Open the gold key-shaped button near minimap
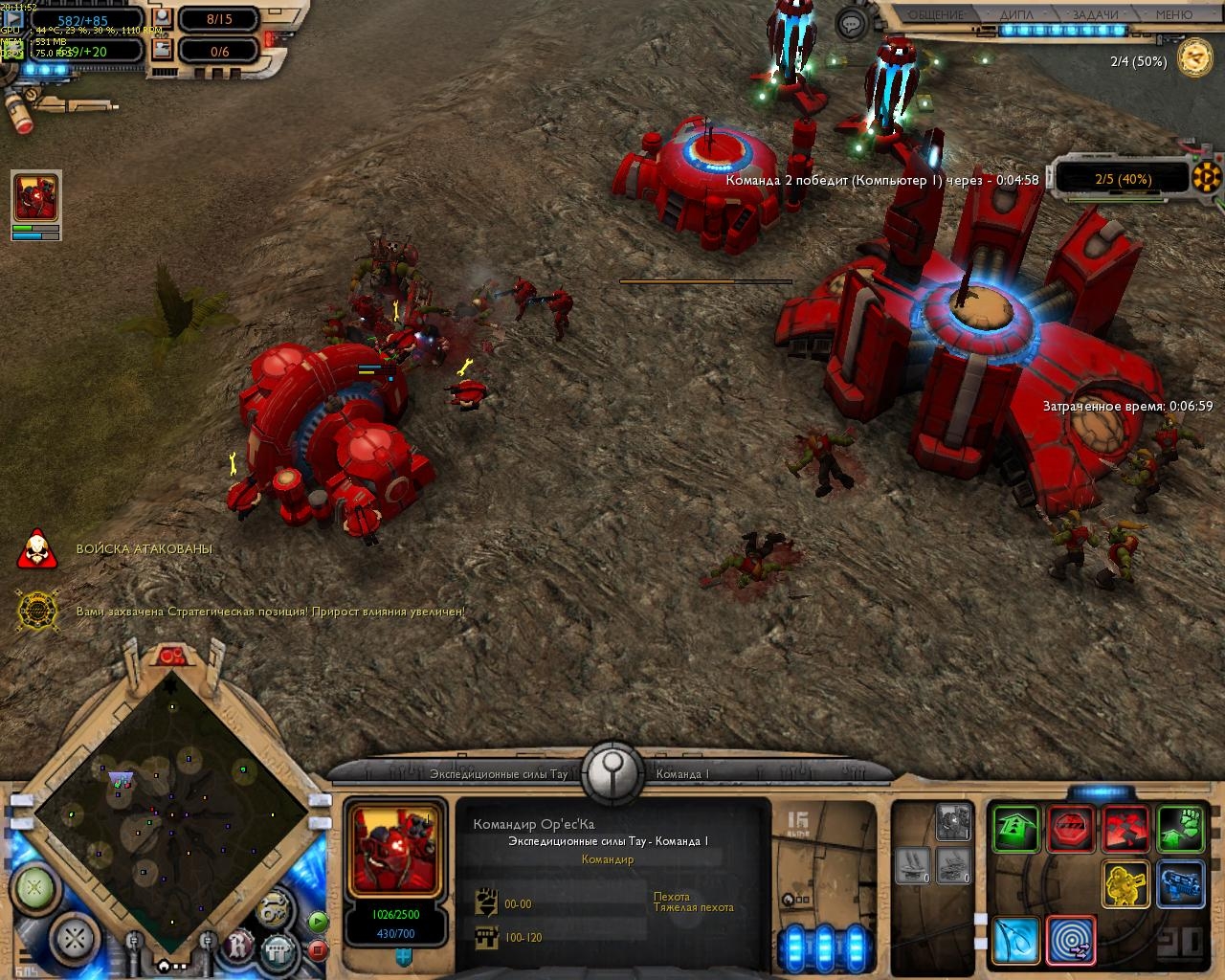Image resolution: width=1225 pixels, height=980 pixels. pos(275,908)
